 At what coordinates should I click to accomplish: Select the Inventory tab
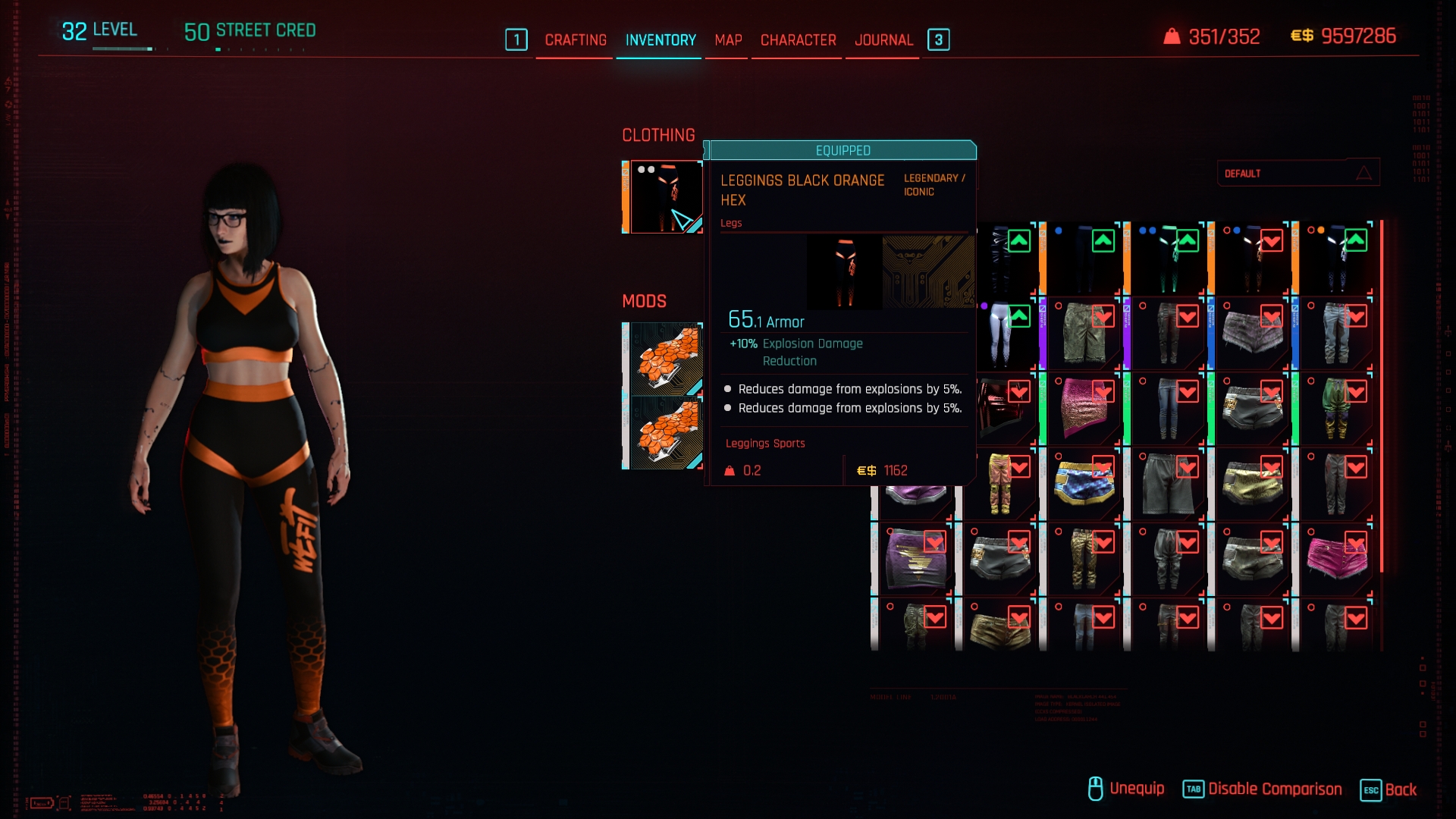tap(661, 40)
